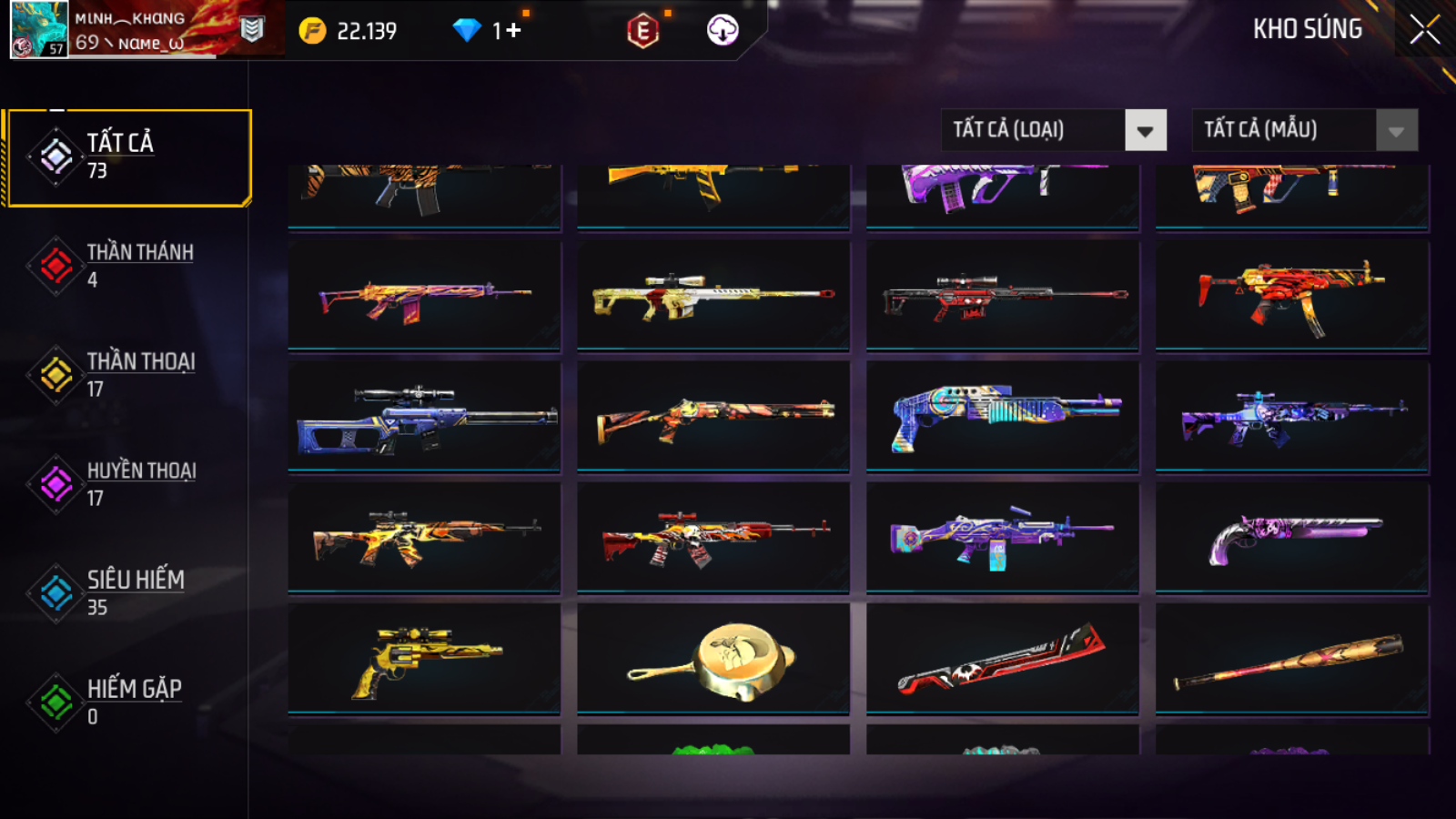Screen dimensions: 1456x819
Task: Add diamonds with the plus button
Action: coord(513,31)
